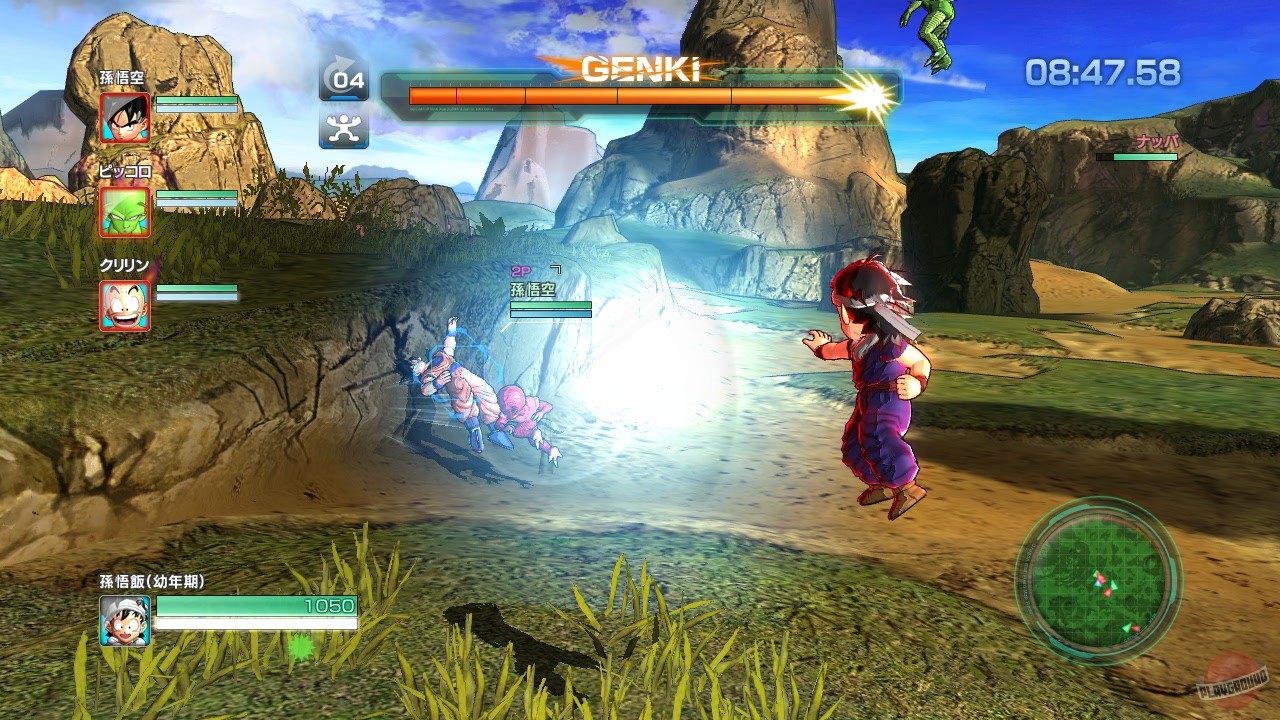
Task: Click the retry counter icon showing 04
Action: [344, 79]
